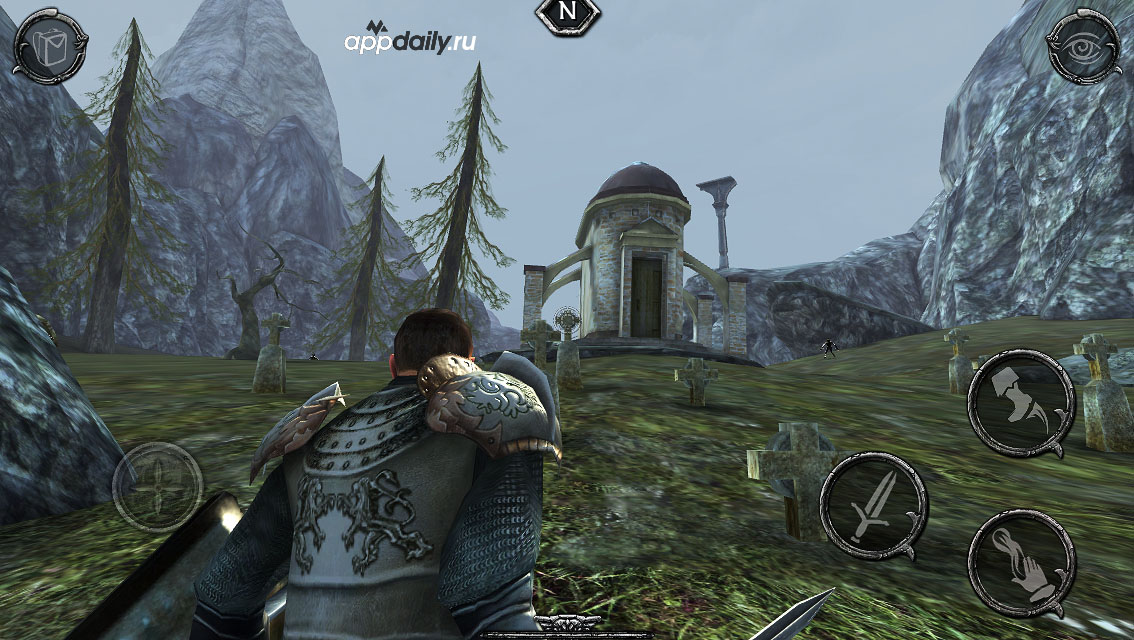This screenshot has height=640, width=1134.
Task: Tap the virtual movement joystick
Action: (x=157, y=487)
